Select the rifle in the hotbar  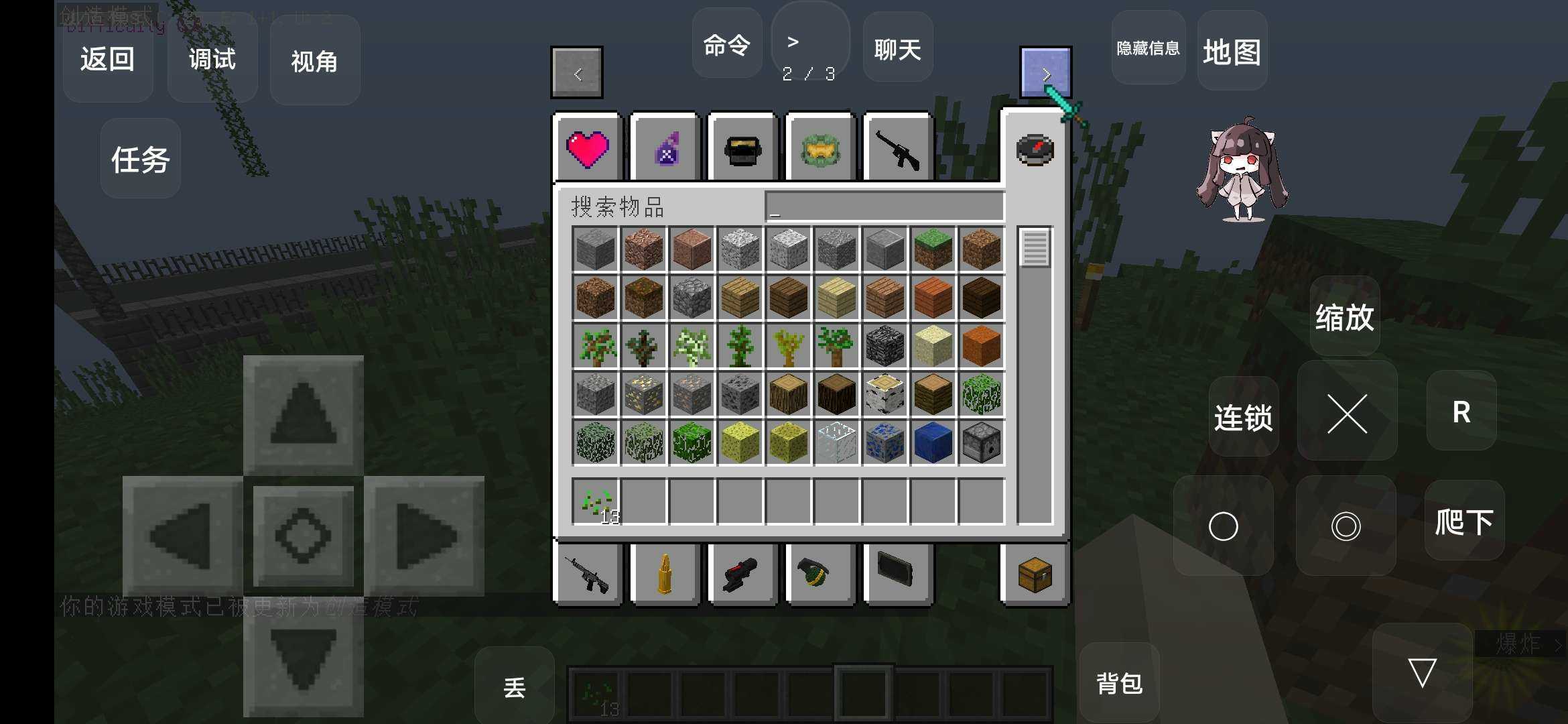(x=588, y=575)
